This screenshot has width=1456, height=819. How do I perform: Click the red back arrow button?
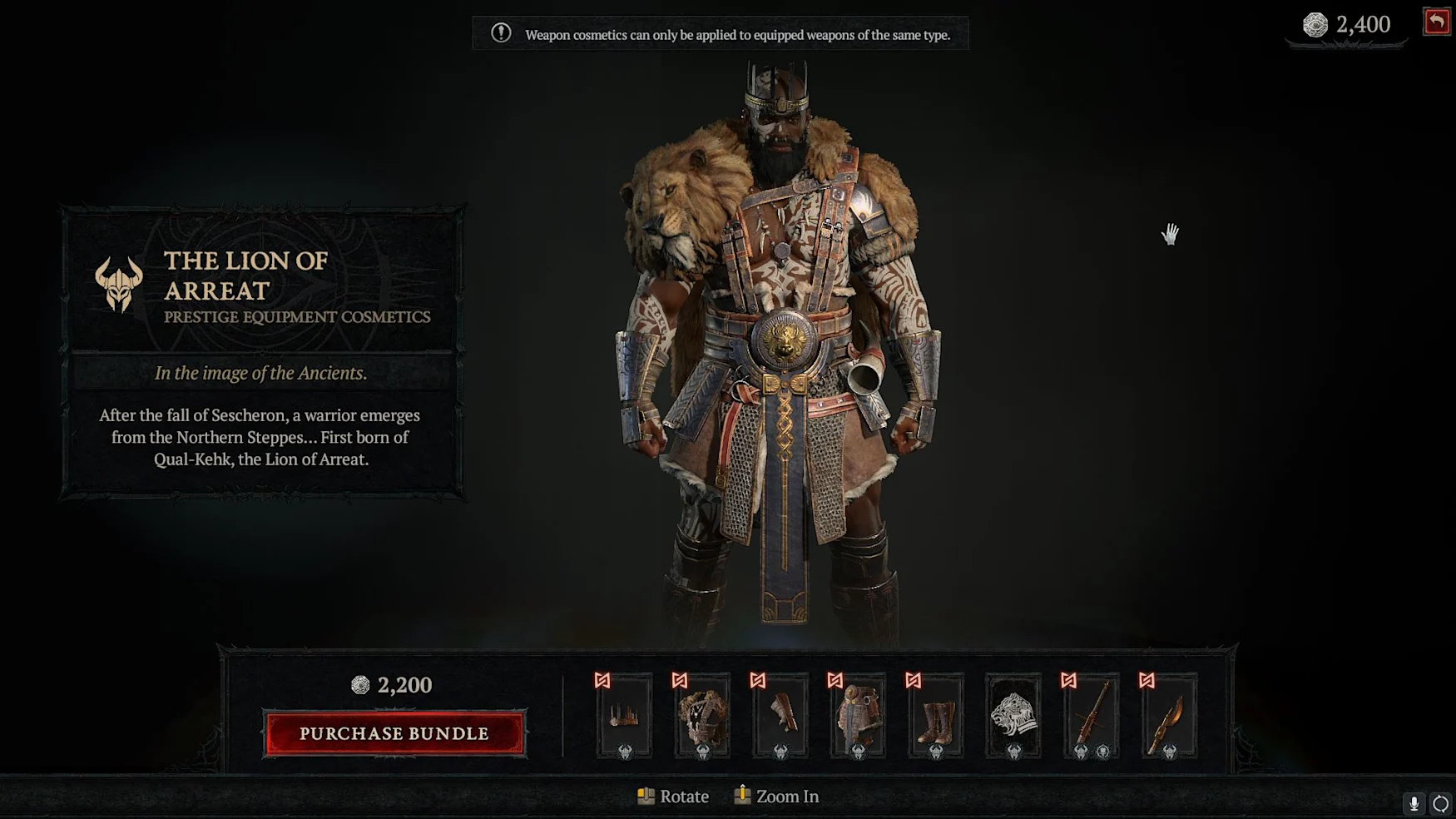click(x=1436, y=22)
